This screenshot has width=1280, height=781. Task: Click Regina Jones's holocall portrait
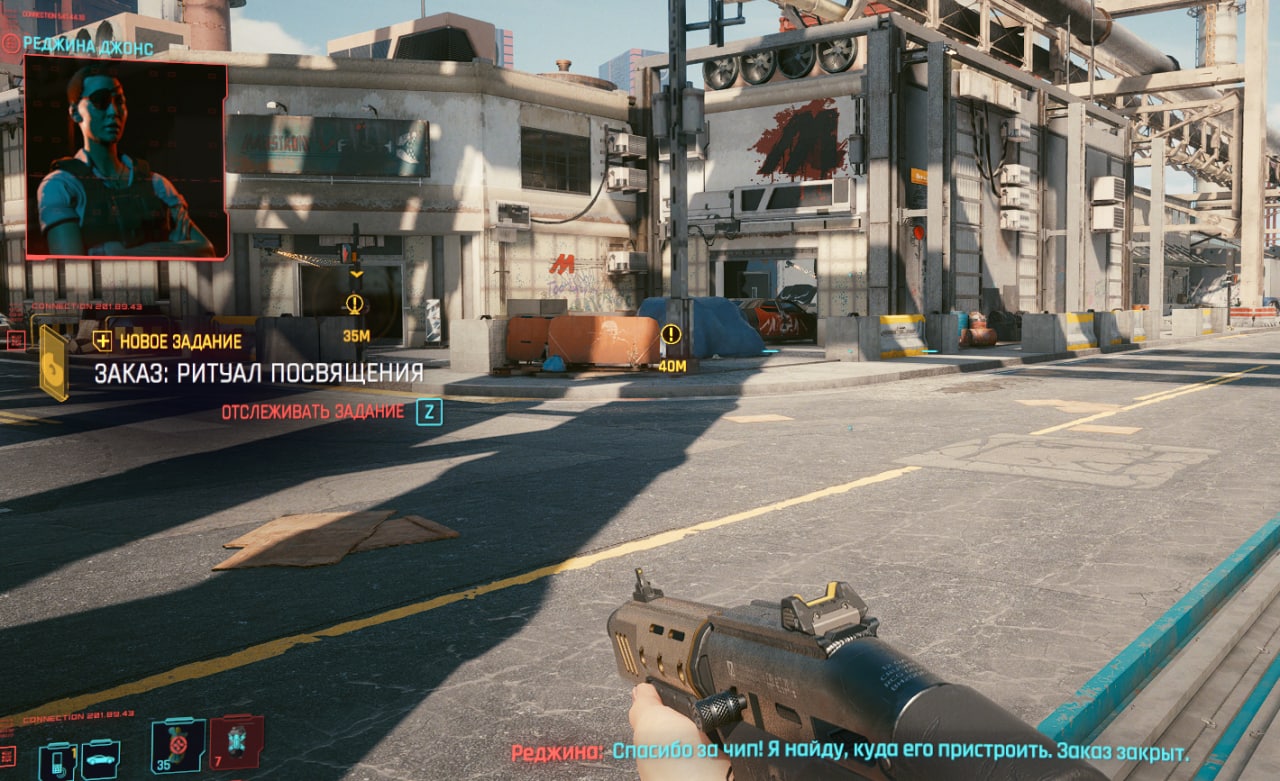[125, 157]
